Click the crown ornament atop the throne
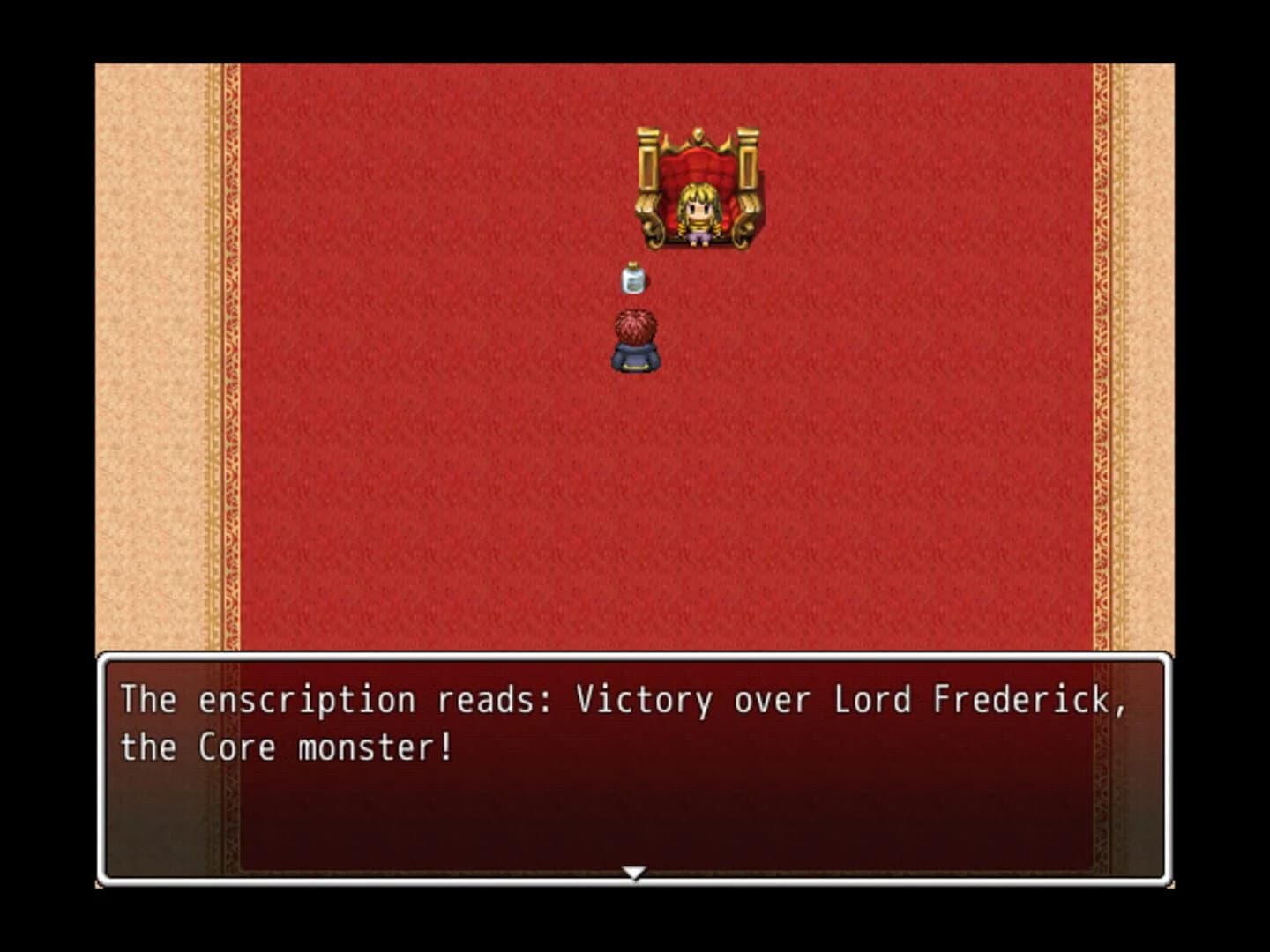Image resolution: width=1270 pixels, height=952 pixels. point(699,132)
